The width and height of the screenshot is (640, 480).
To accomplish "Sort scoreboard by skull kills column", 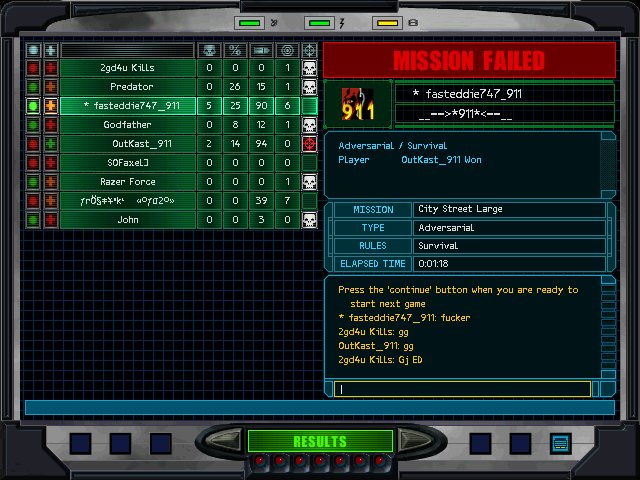I will 209,50.
